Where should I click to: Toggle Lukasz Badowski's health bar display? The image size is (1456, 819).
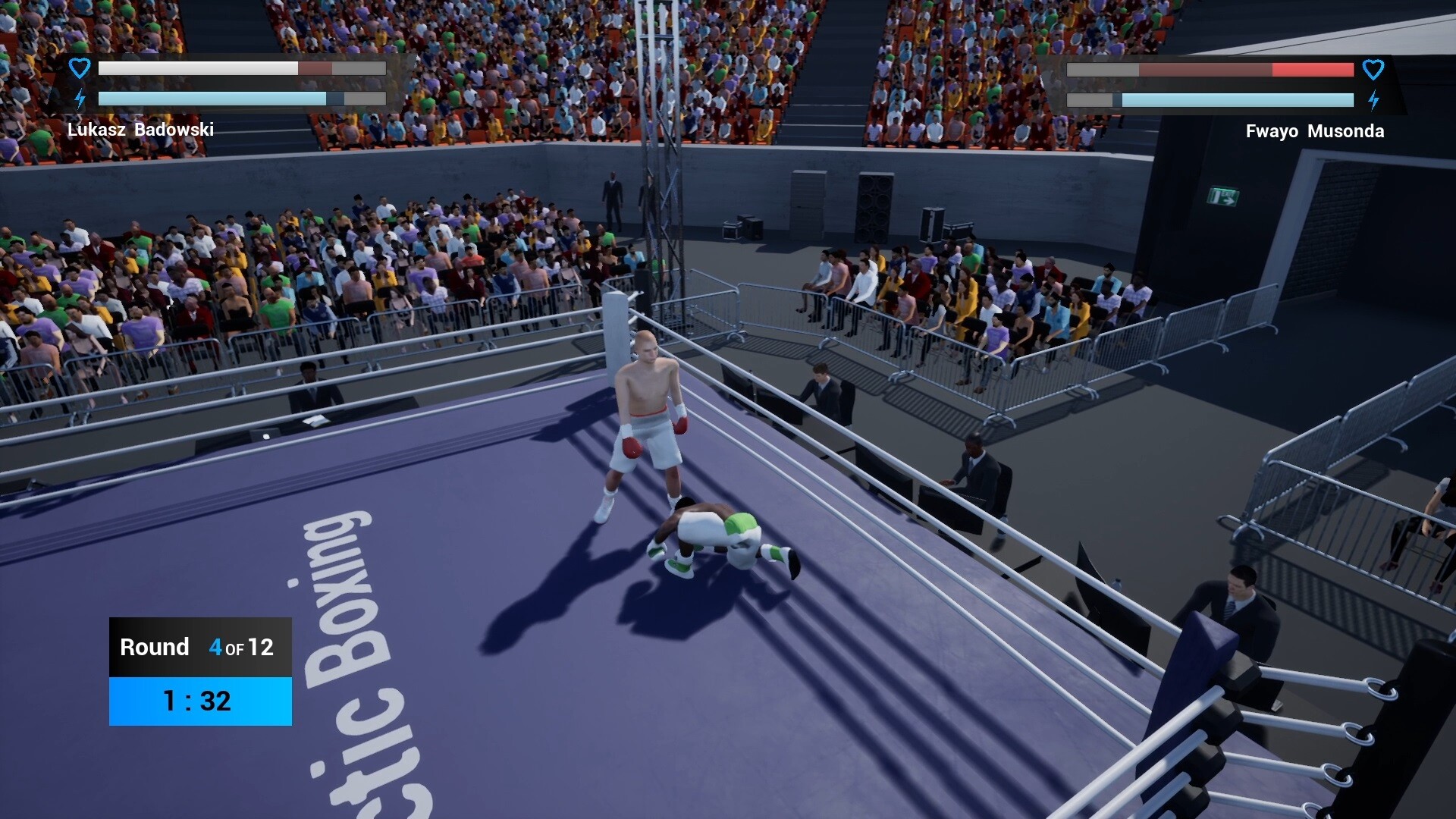(x=241, y=68)
